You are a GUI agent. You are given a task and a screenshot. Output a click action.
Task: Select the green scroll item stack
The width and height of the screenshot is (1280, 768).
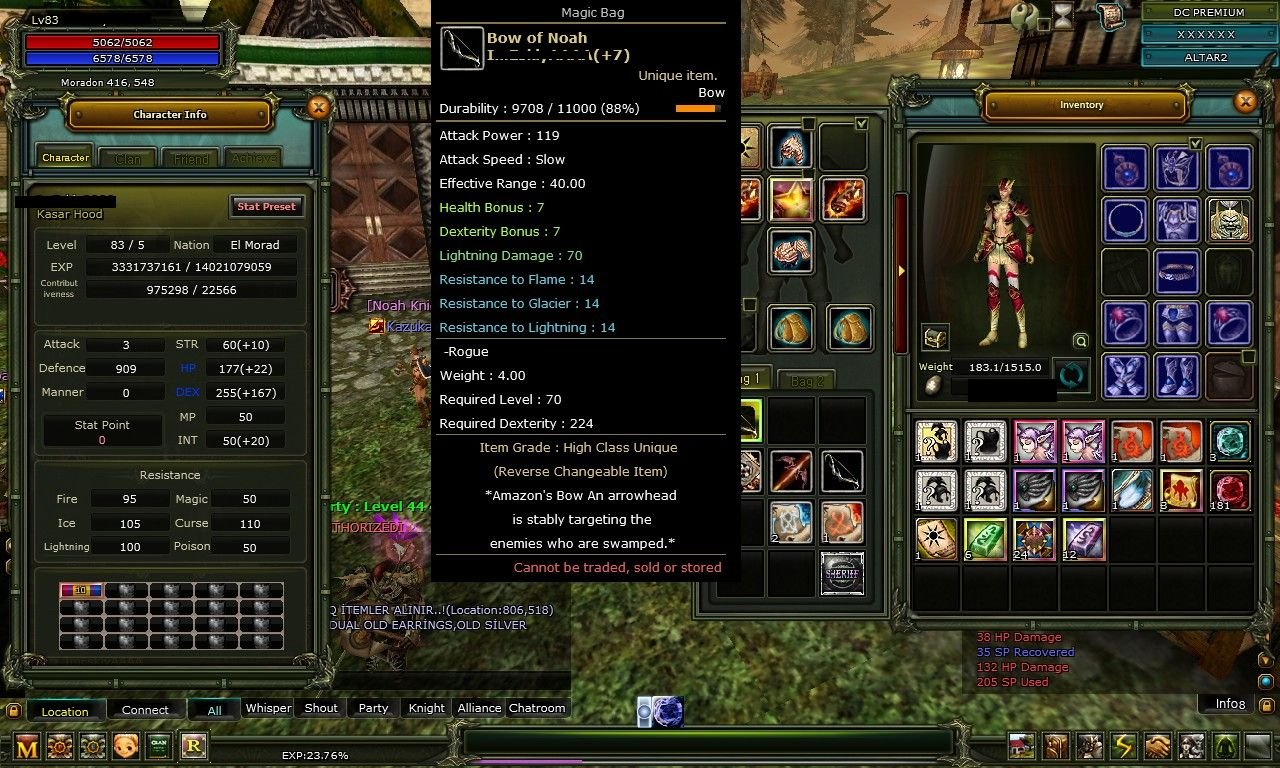985,539
